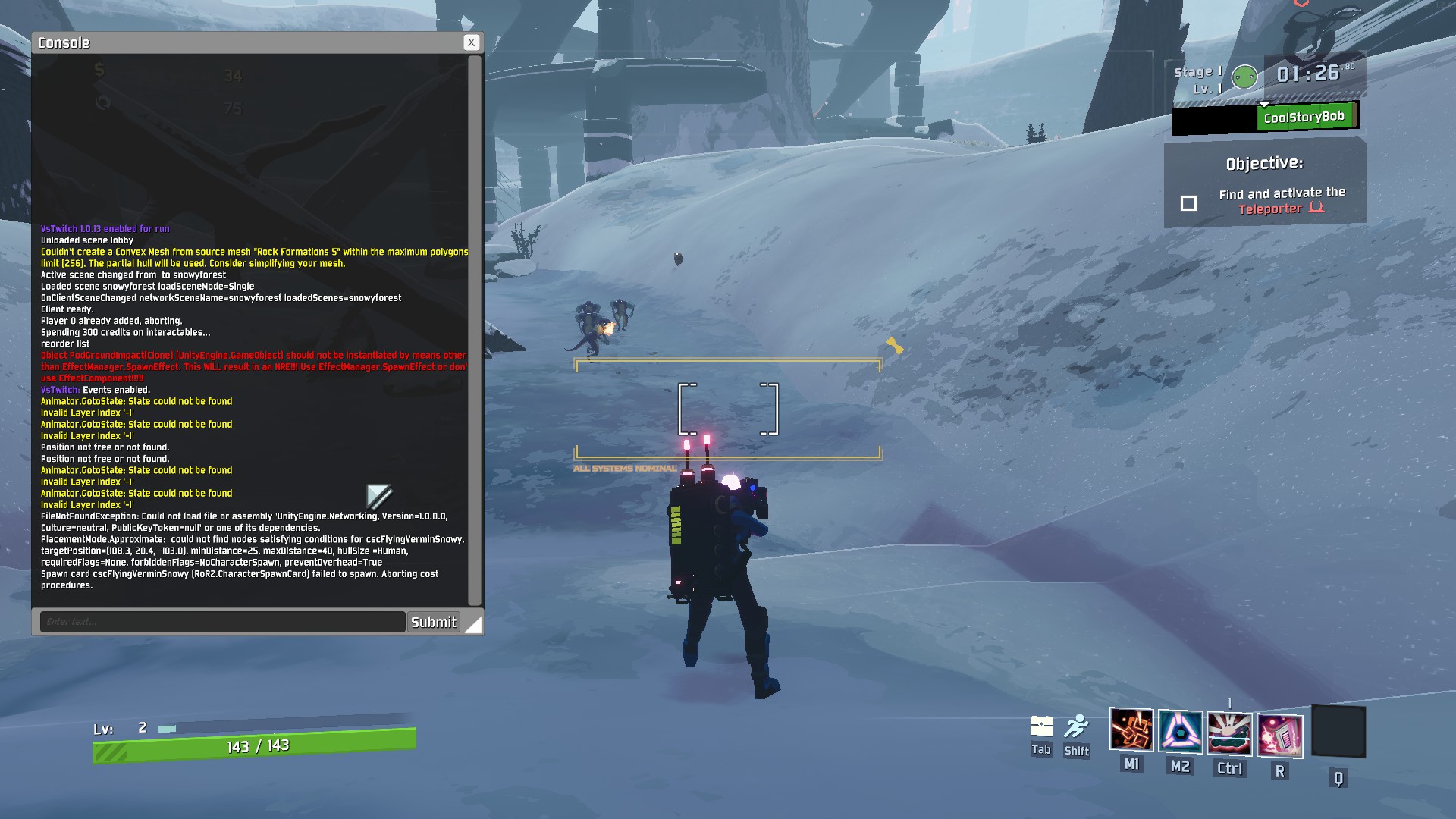
Task: Click the Stage 1 counter label
Action: click(1197, 71)
